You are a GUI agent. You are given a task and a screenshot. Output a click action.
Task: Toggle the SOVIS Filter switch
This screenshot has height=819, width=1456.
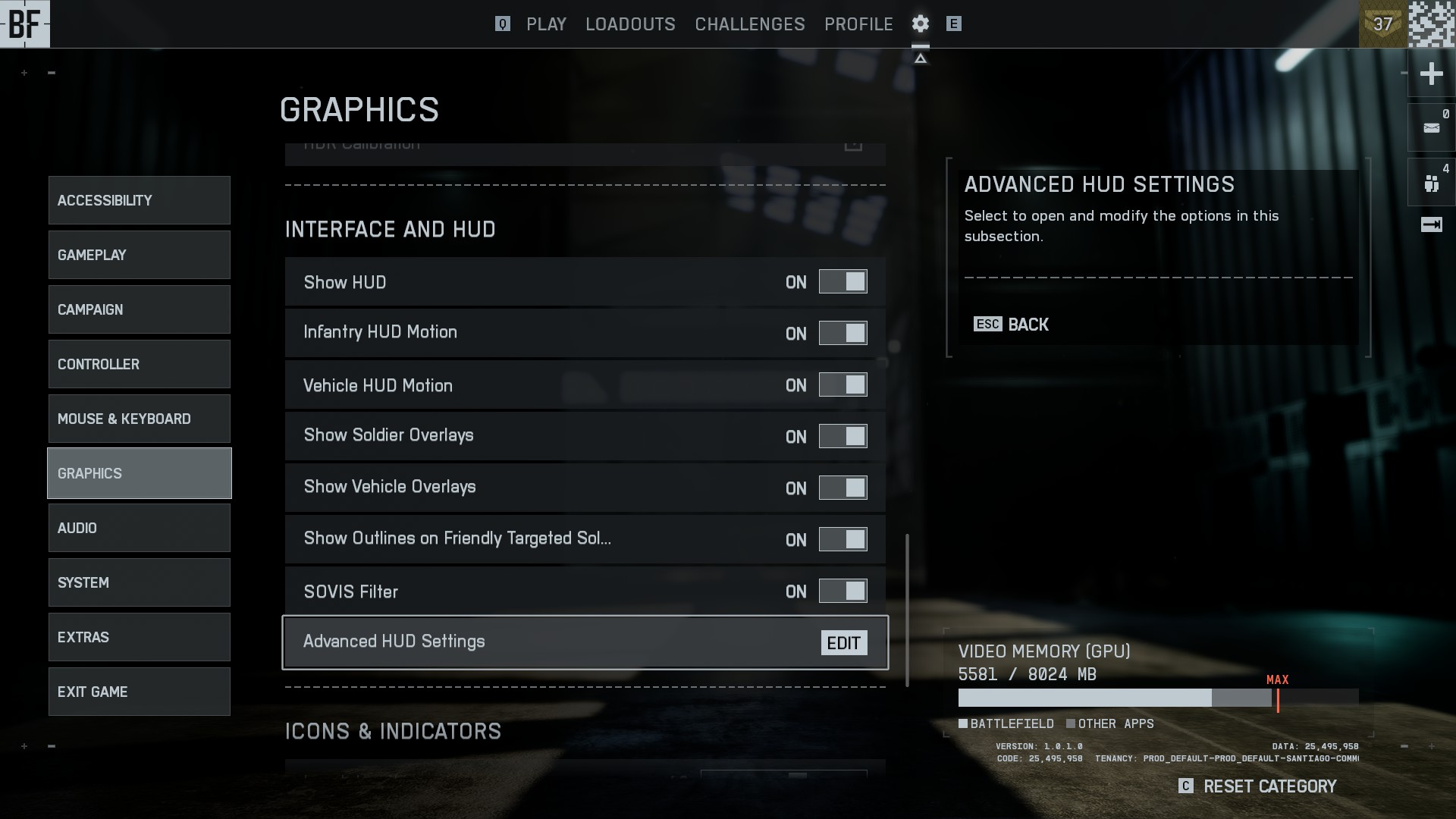pyautogui.click(x=843, y=591)
